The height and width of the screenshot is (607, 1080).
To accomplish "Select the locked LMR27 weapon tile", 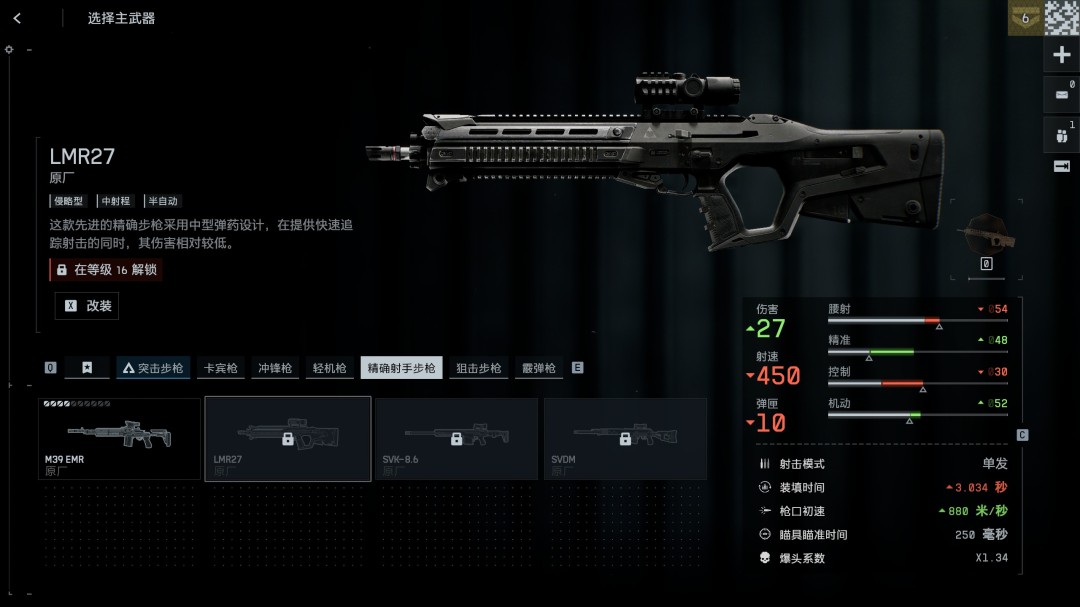I will coord(288,438).
